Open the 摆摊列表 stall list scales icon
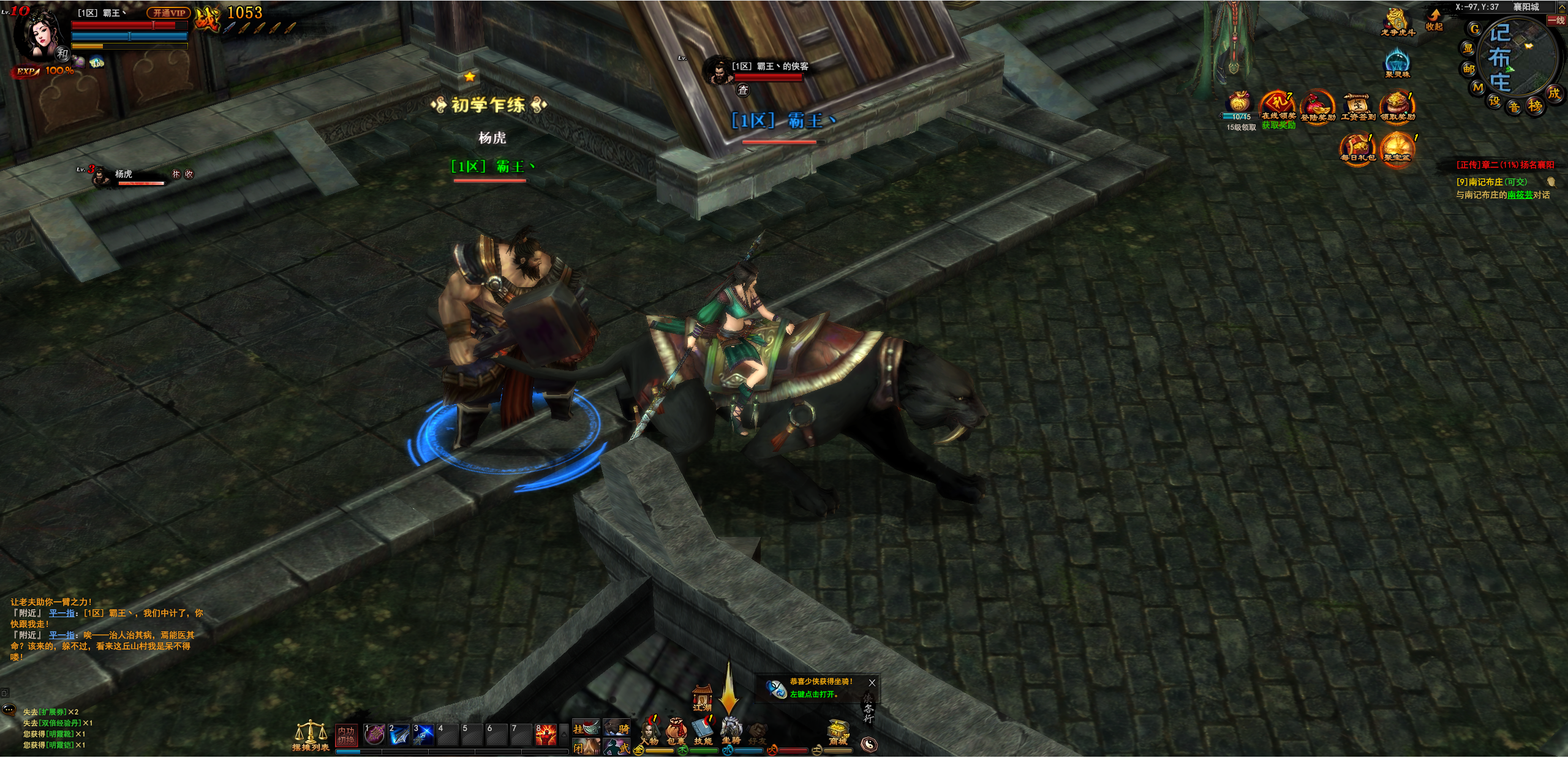 point(311,735)
